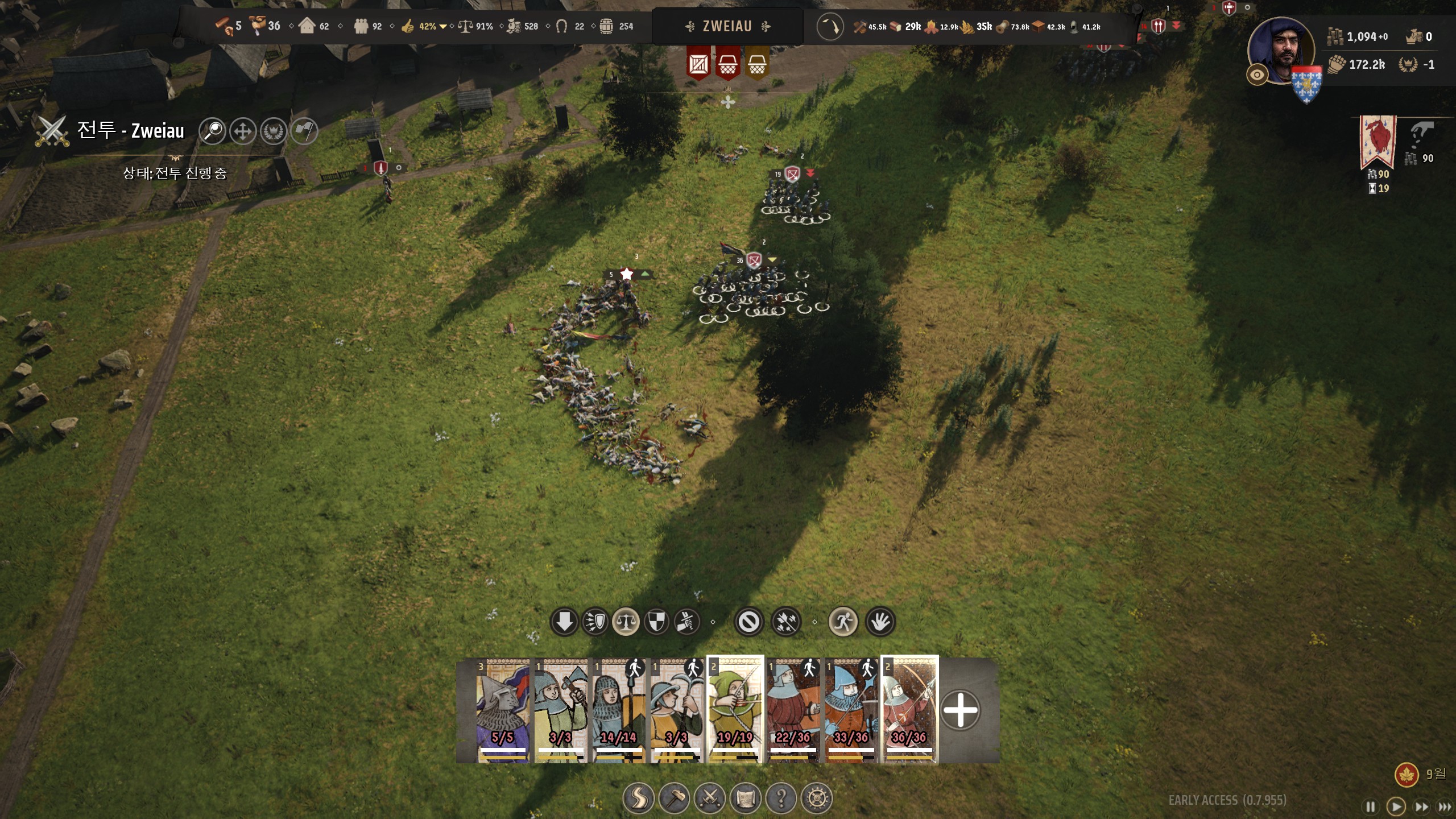Choose the green-hooded archer card 19/19
This screenshot has width=1456, height=819.
click(735, 710)
